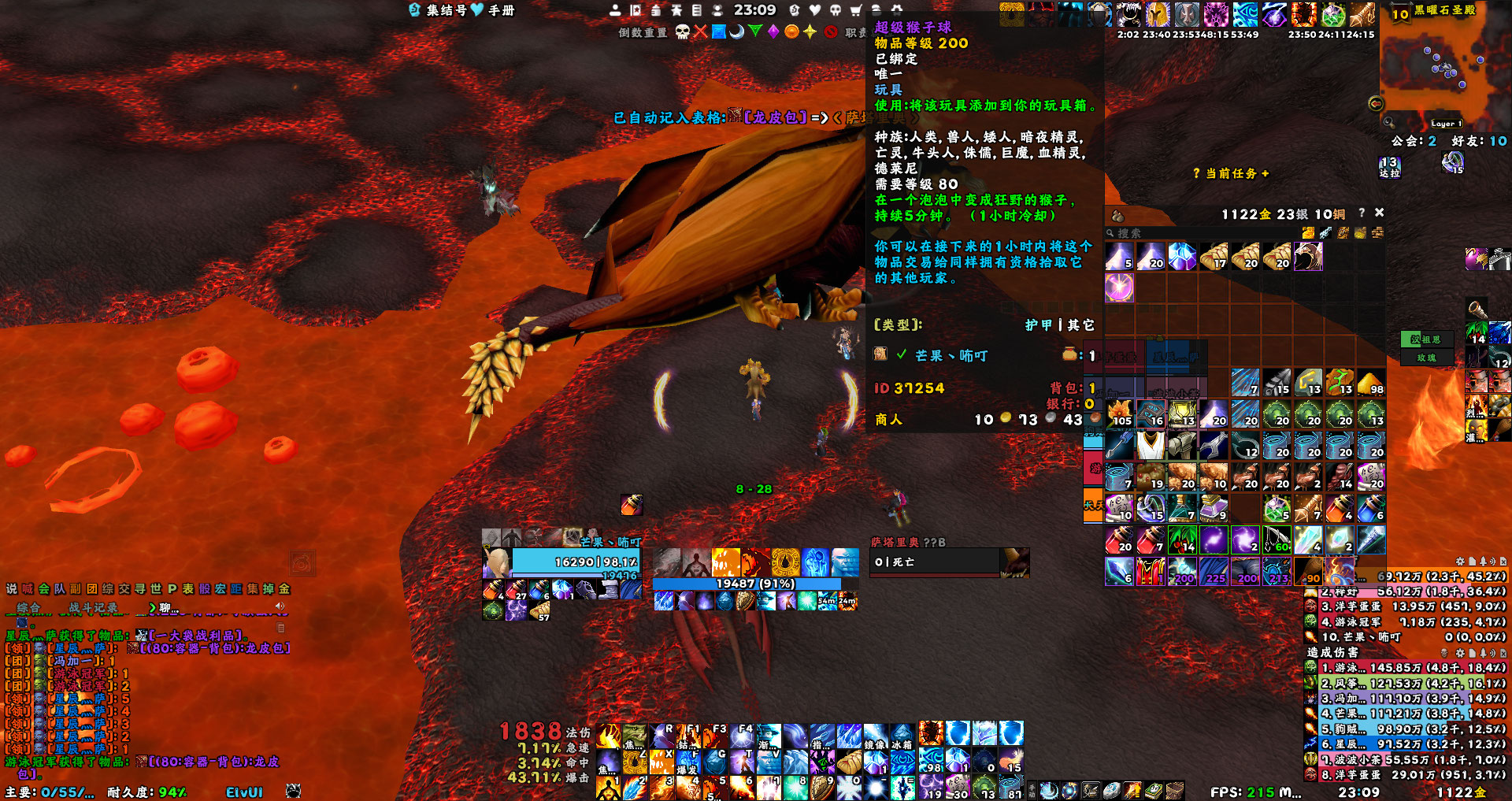This screenshot has width=1512, height=801.
Task: Use the ability bound to F4
Action: tap(741, 736)
